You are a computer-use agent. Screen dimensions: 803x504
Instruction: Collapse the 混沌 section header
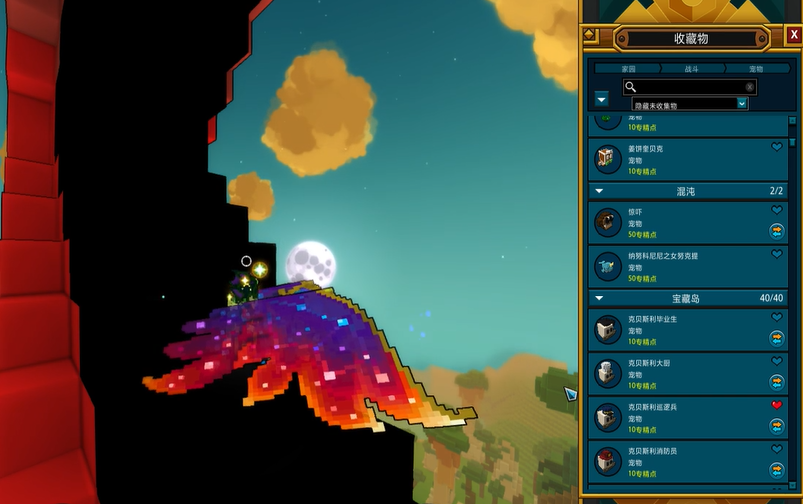pyautogui.click(x=600, y=190)
